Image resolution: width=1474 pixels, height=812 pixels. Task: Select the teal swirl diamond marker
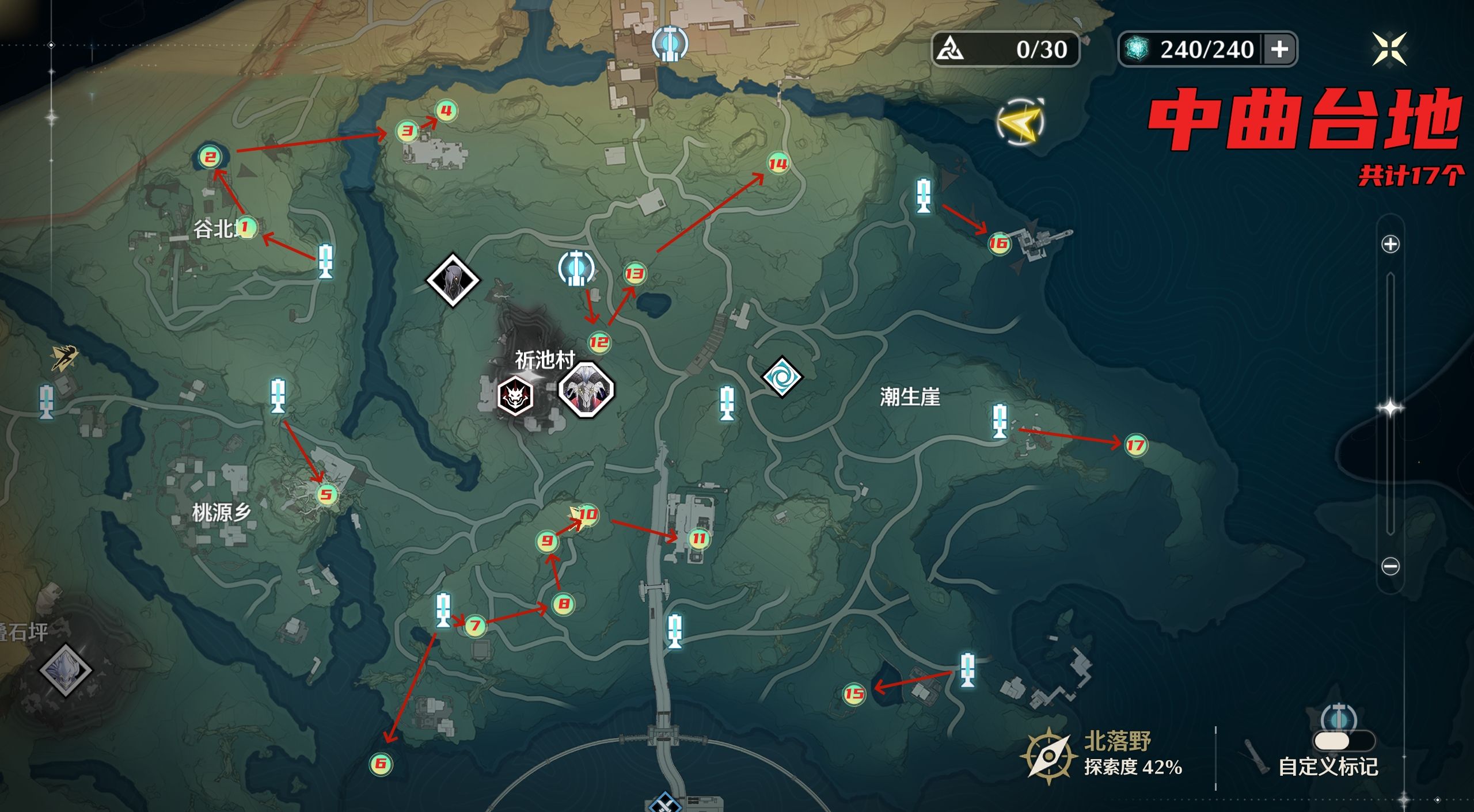click(781, 377)
